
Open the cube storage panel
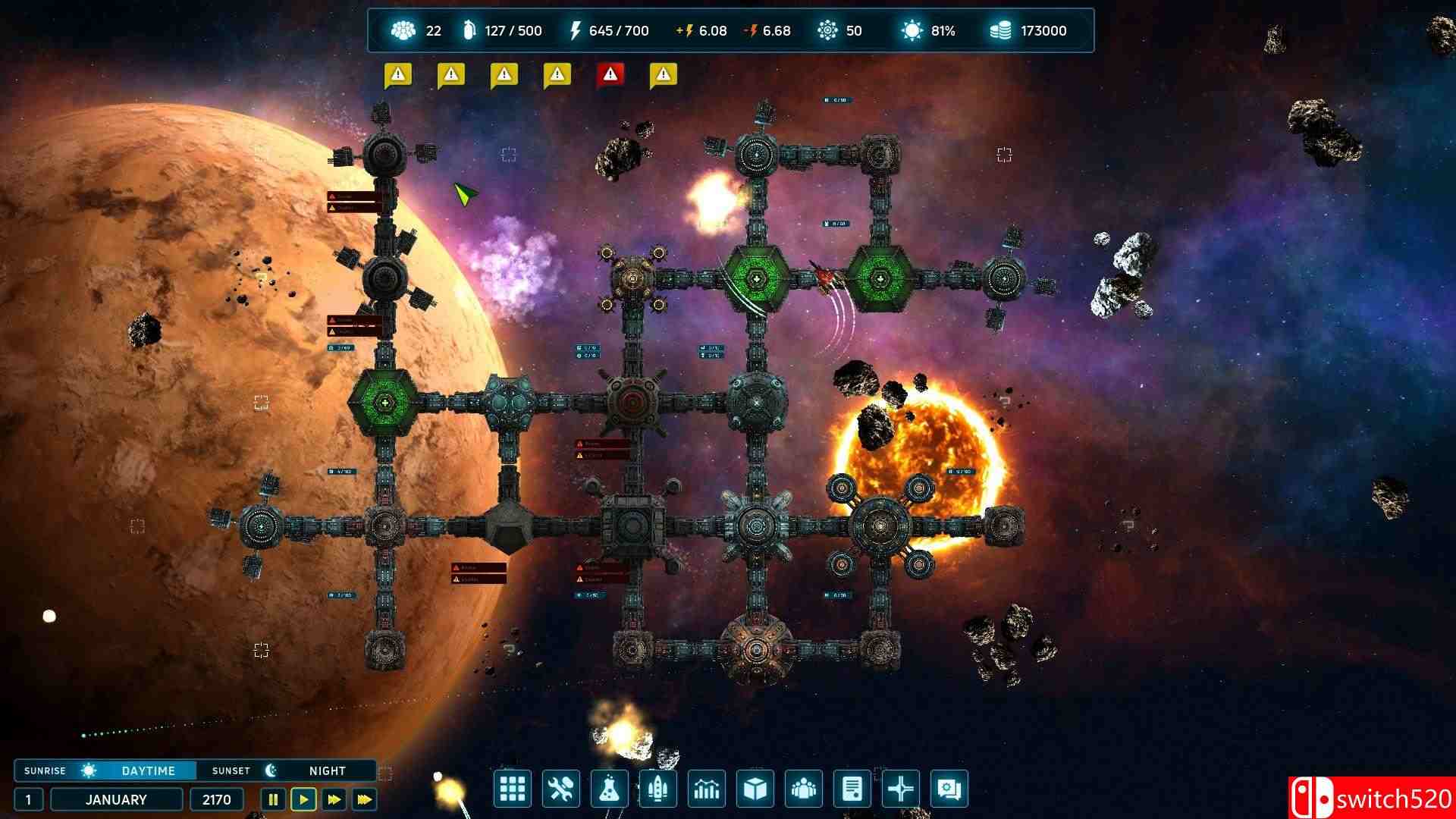755,789
